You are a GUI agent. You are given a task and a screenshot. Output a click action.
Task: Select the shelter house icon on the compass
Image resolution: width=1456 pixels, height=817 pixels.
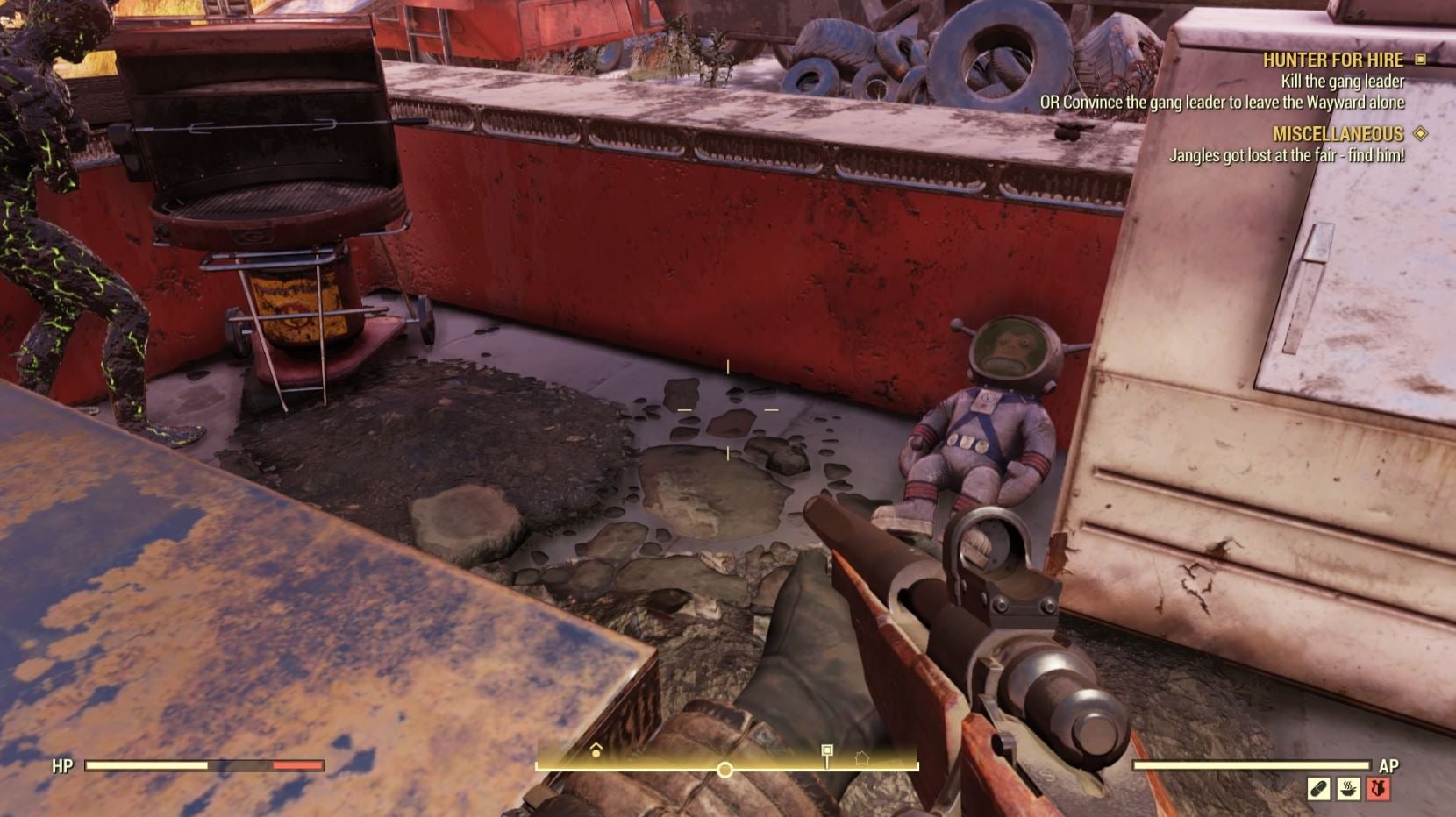click(x=862, y=759)
